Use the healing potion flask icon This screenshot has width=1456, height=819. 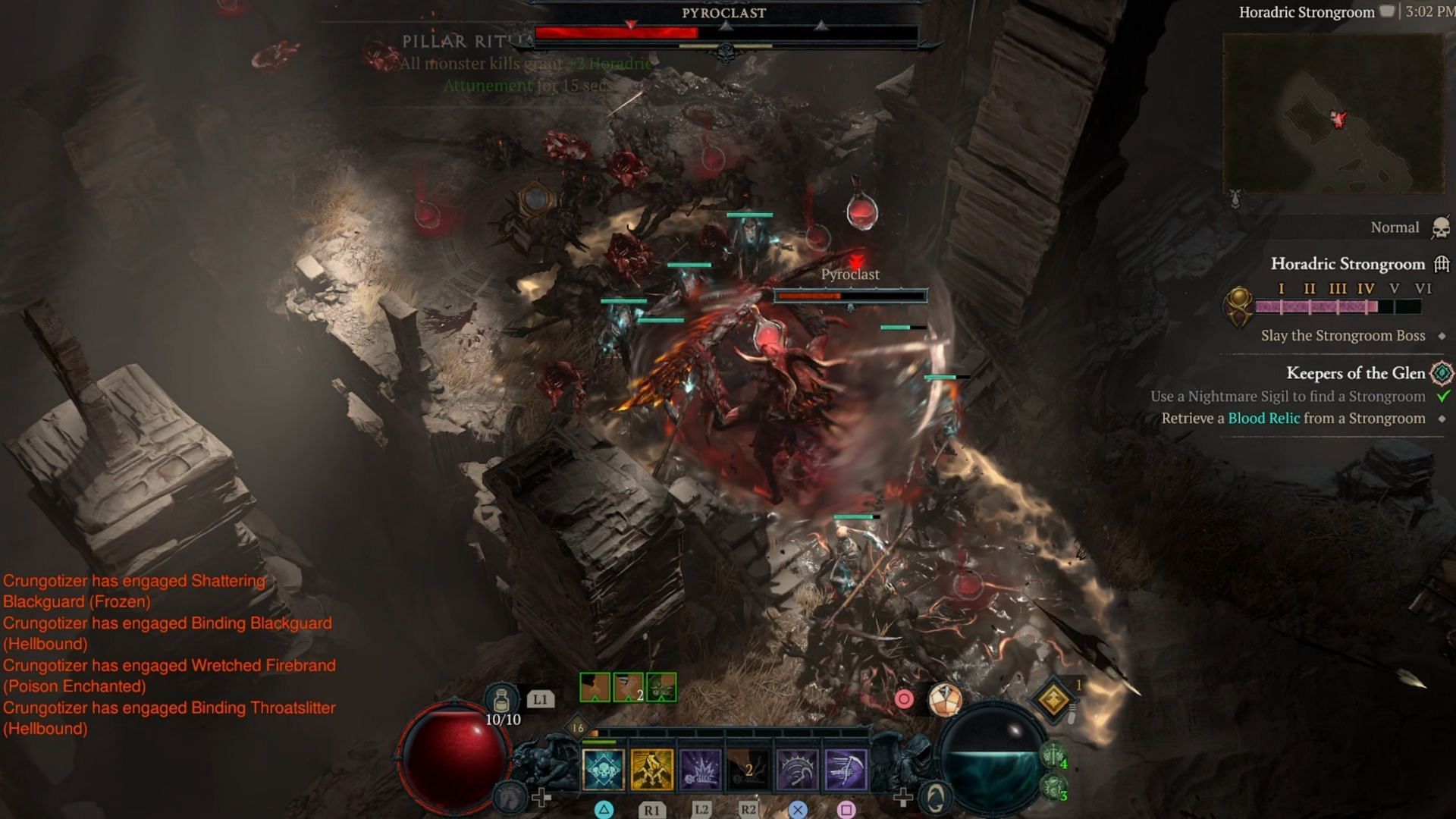(501, 698)
